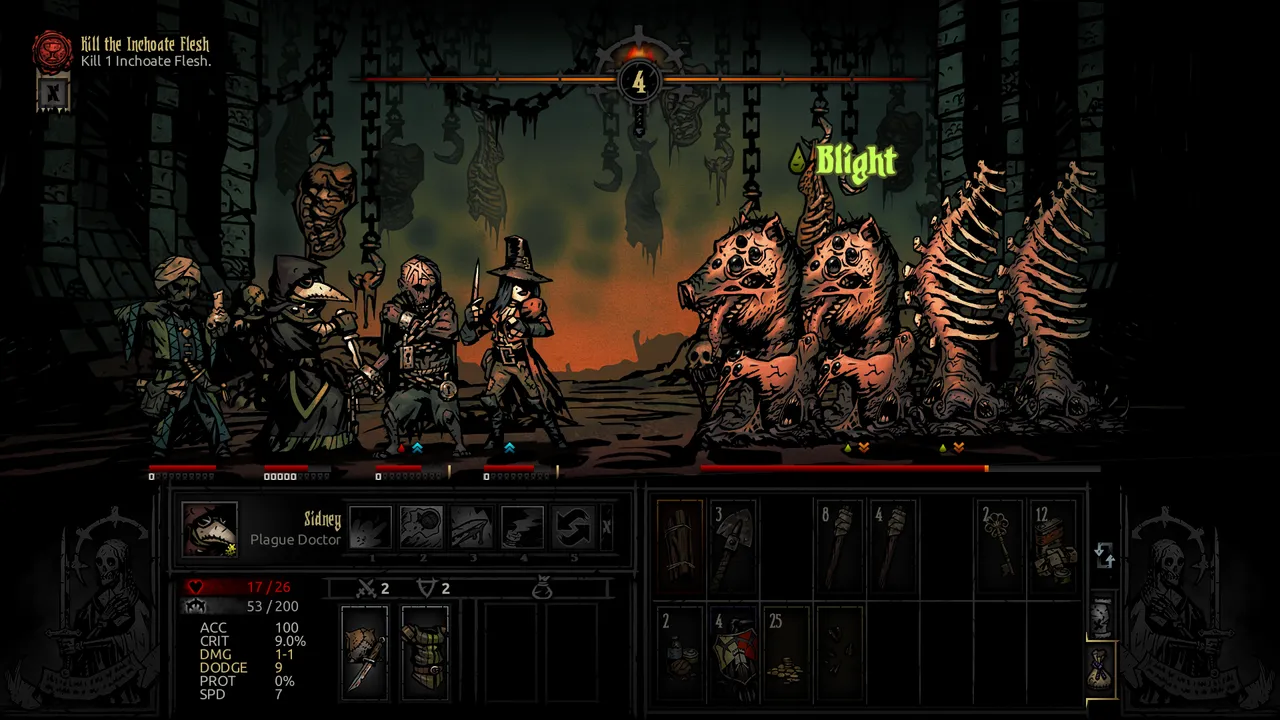Viewport: 1280px width, 720px height.
Task: Use the skeleton key item
Action: pyautogui.click(x=999, y=546)
